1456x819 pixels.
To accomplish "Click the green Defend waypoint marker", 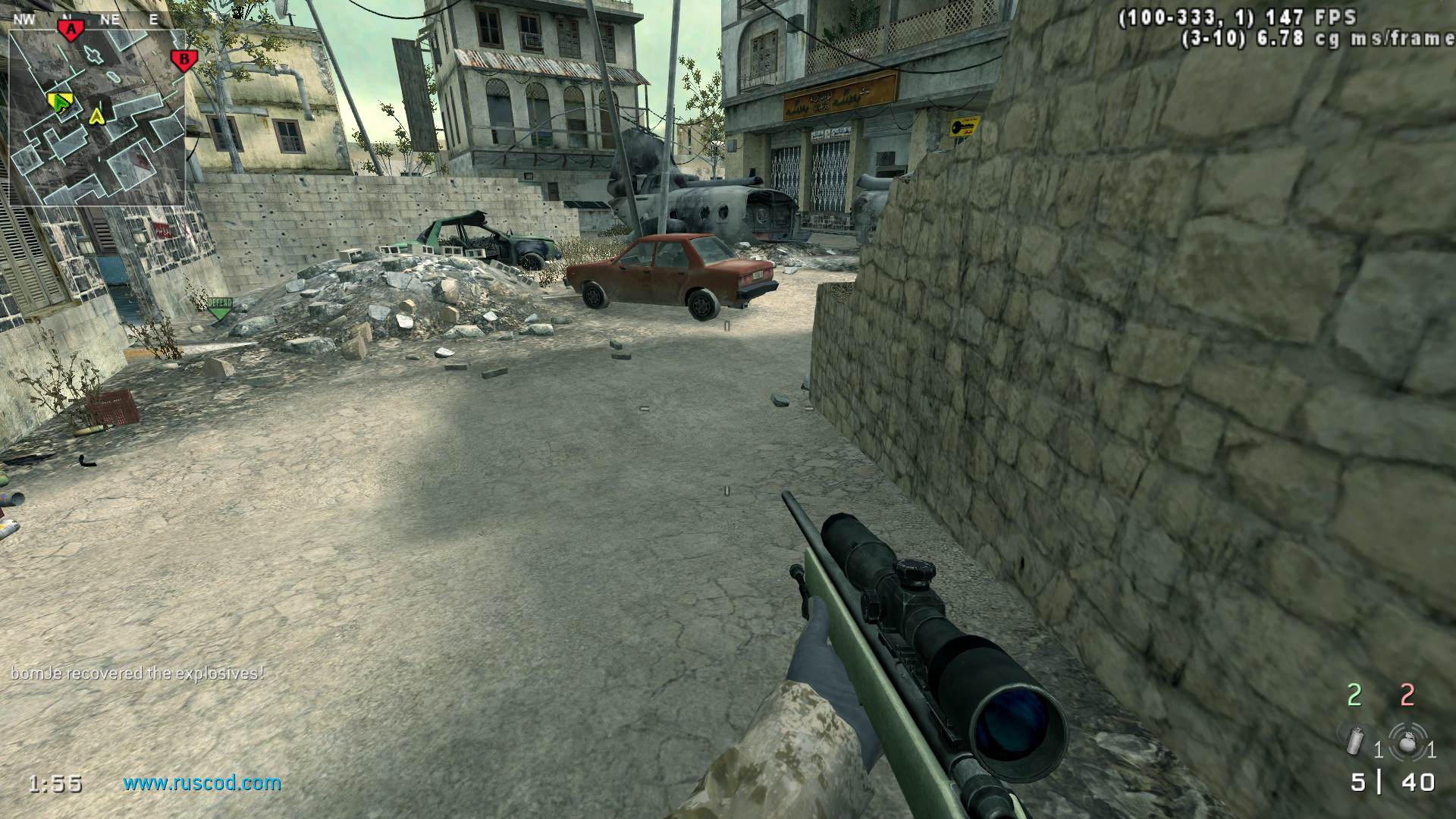I will click(x=220, y=306).
